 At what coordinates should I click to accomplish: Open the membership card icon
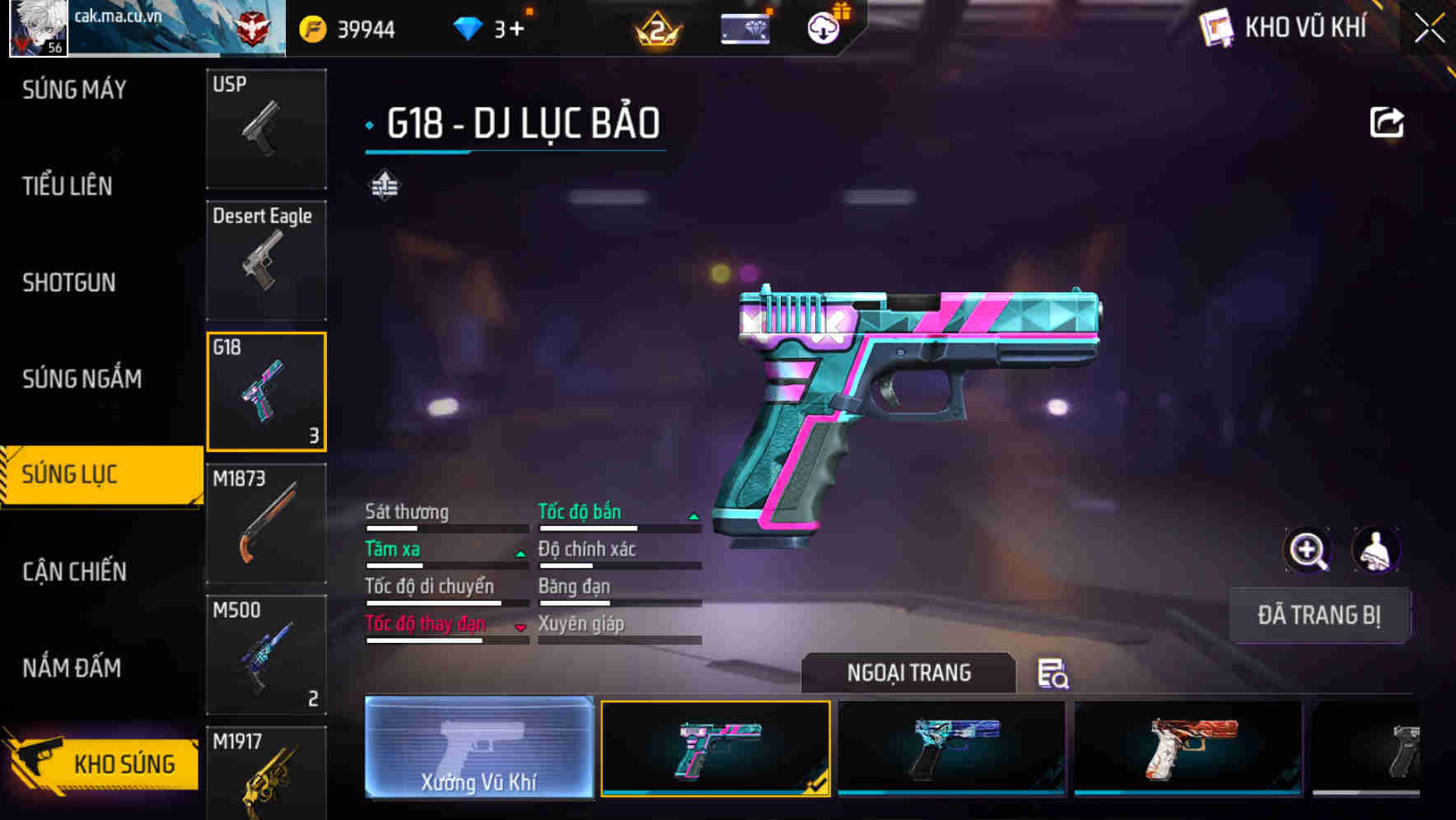pos(745,27)
